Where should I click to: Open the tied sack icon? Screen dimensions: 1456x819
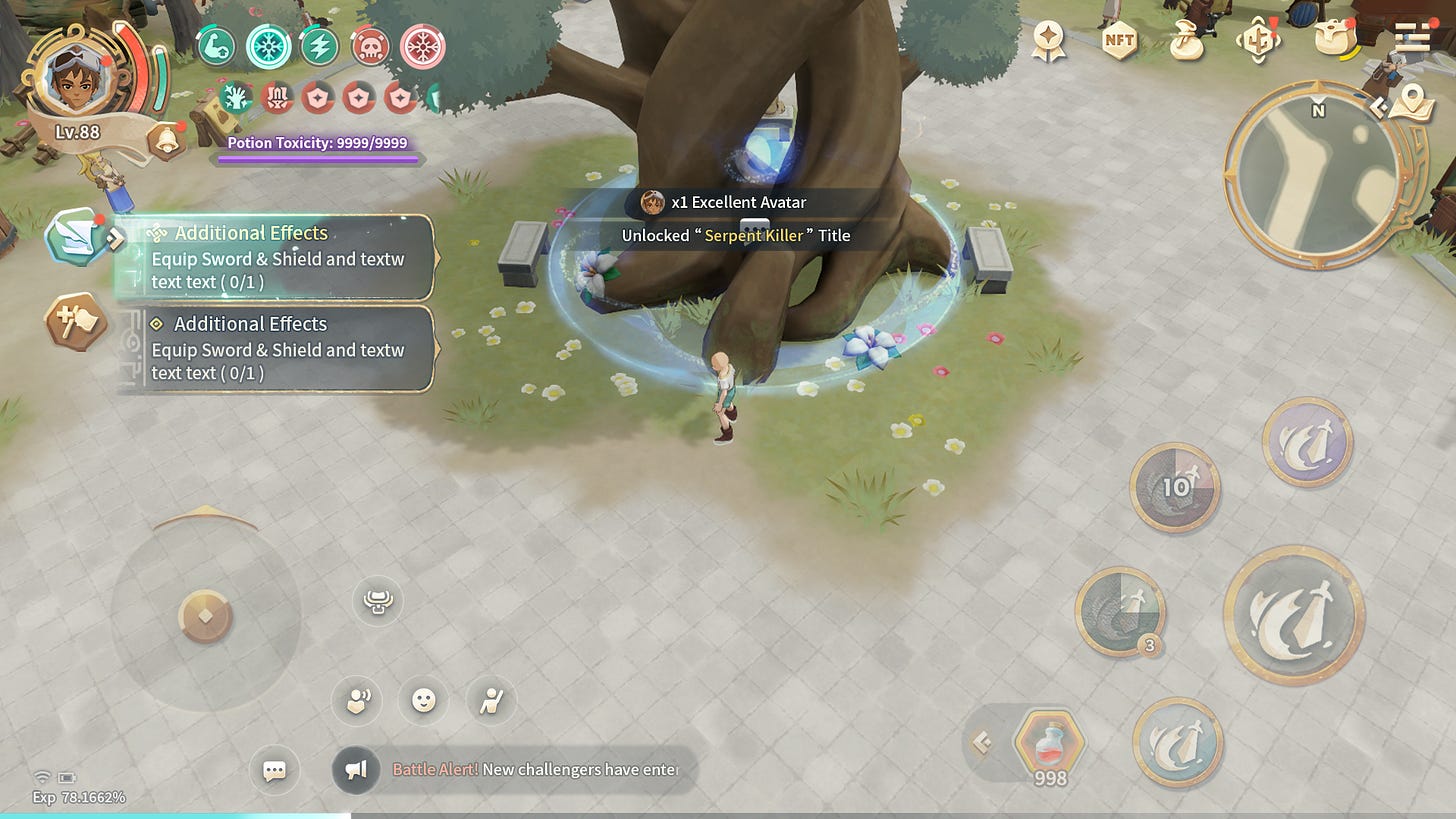(1189, 41)
